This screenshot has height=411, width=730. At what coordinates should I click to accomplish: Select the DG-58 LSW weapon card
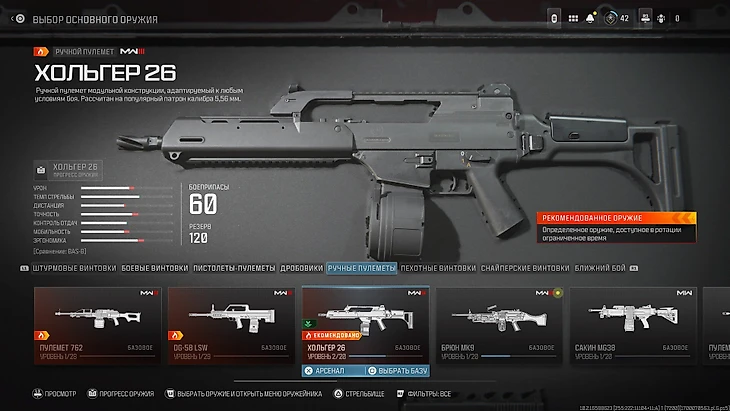[x=230, y=322]
